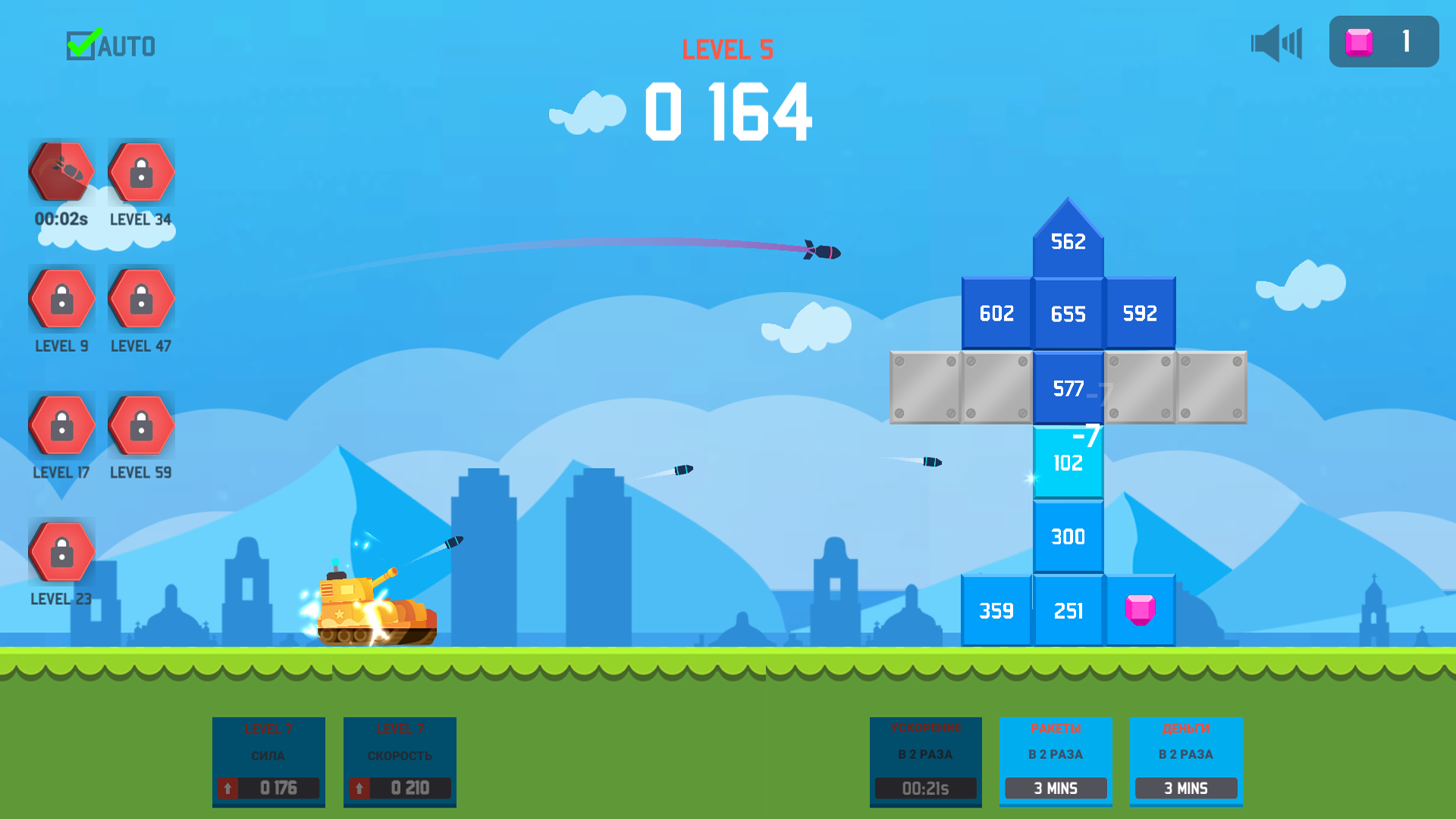The width and height of the screenshot is (1456, 819).
Task: Click the 3 MINS rockets timer bar
Action: 1056,788
